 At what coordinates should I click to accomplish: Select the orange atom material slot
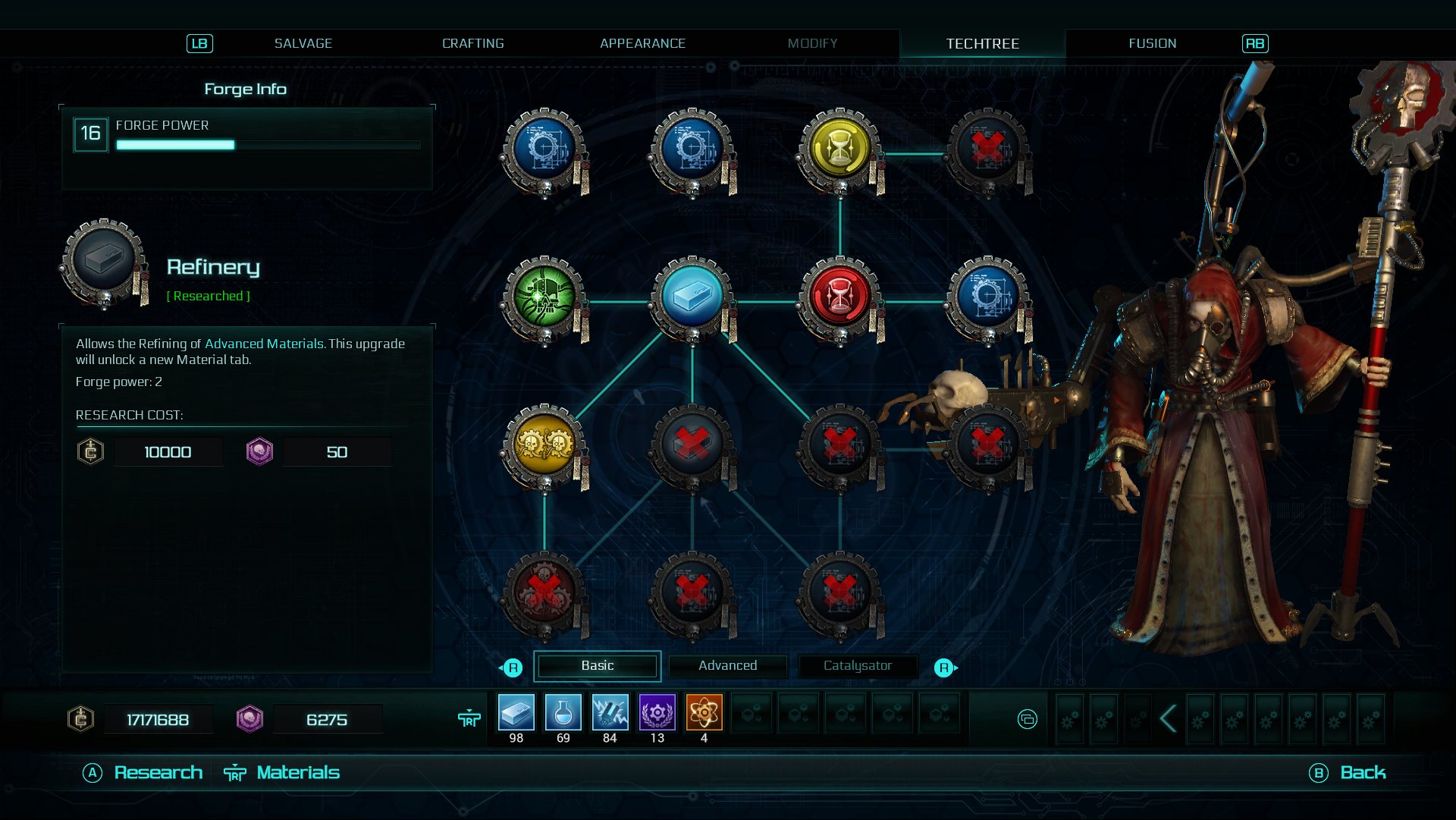(x=704, y=713)
